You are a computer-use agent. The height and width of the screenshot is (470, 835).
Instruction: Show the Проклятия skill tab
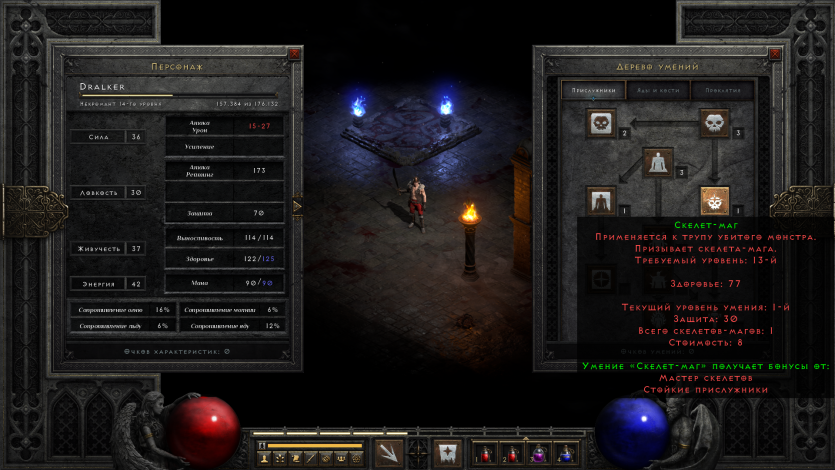click(721, 90)
